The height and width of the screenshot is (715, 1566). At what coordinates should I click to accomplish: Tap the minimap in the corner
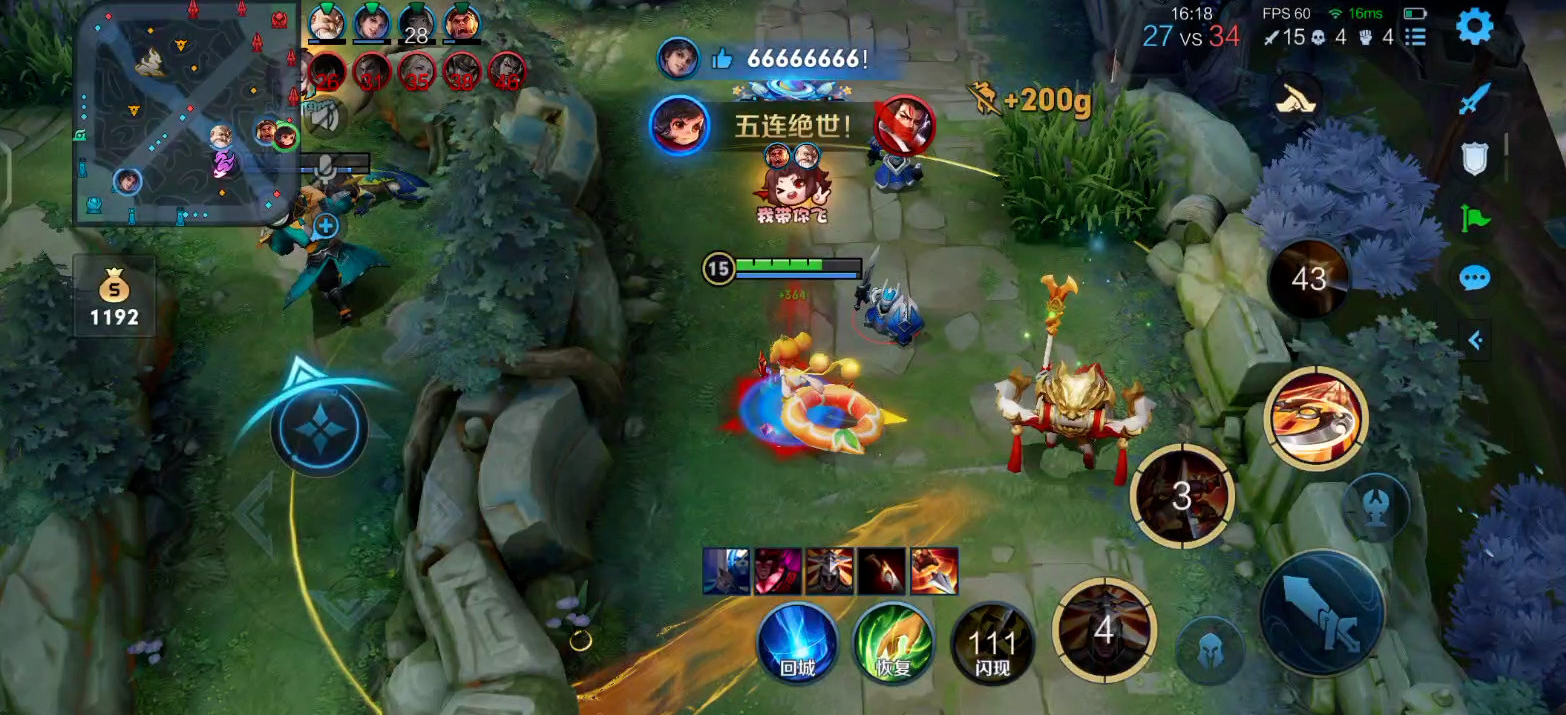tap(186, 113)
